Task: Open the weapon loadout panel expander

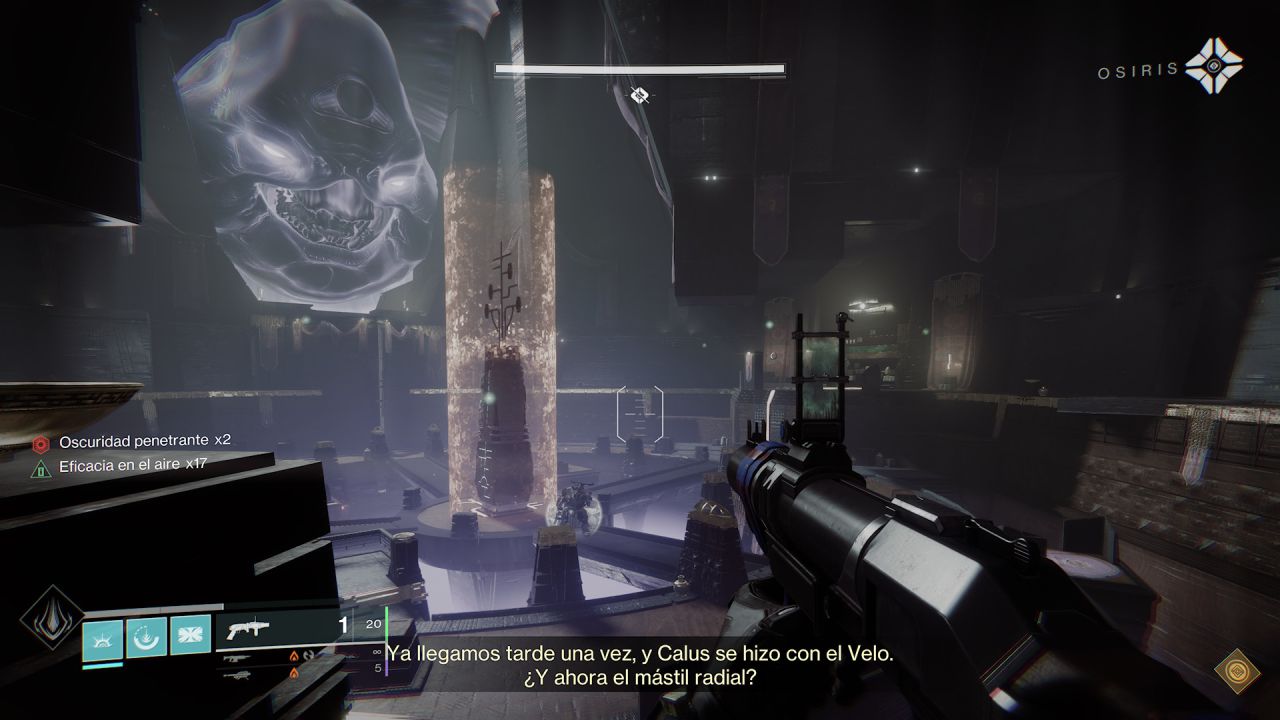Action: pyautogui.click(x=308, y=653)
